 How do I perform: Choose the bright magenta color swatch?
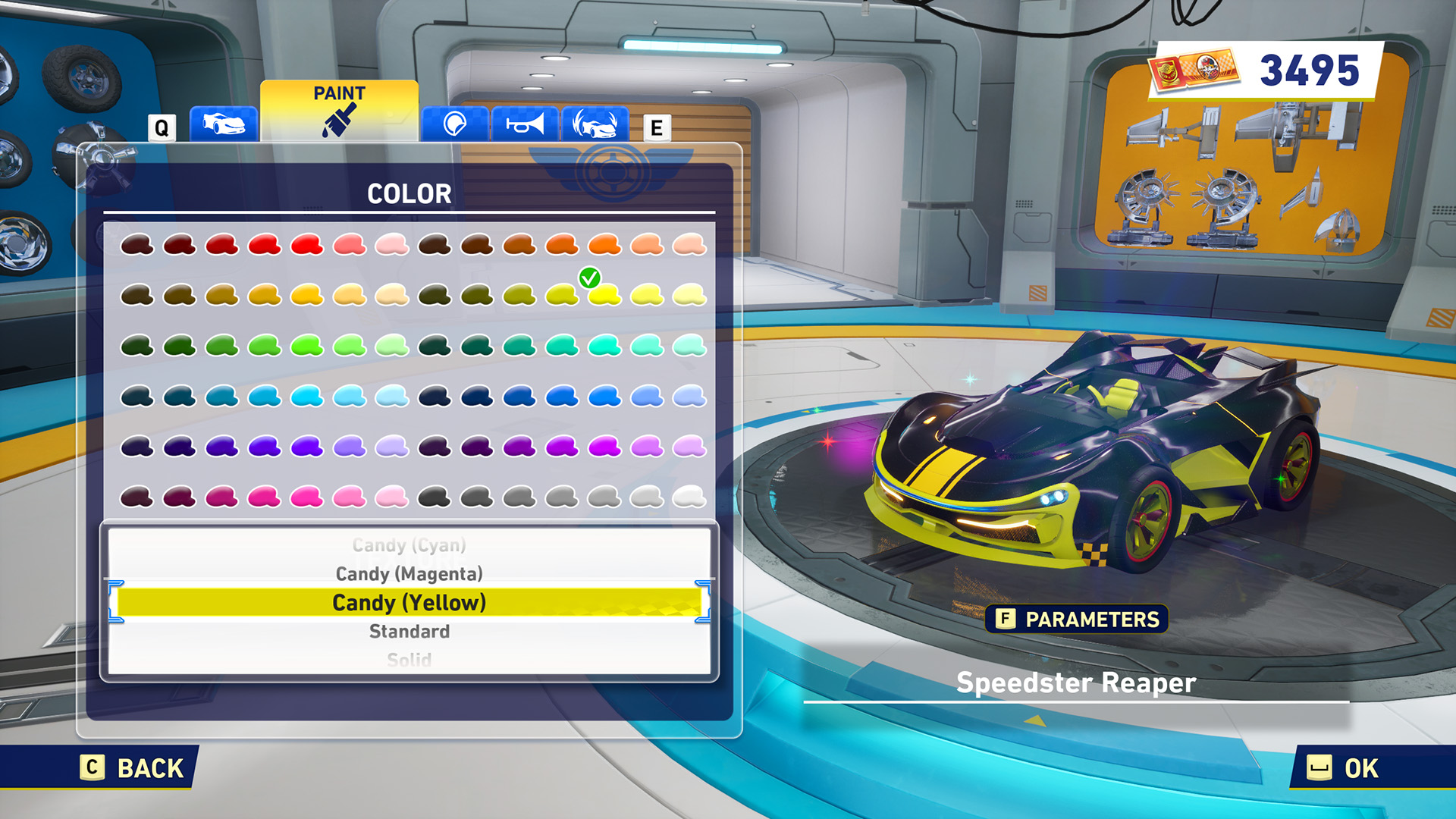click(x=604, y=447)
